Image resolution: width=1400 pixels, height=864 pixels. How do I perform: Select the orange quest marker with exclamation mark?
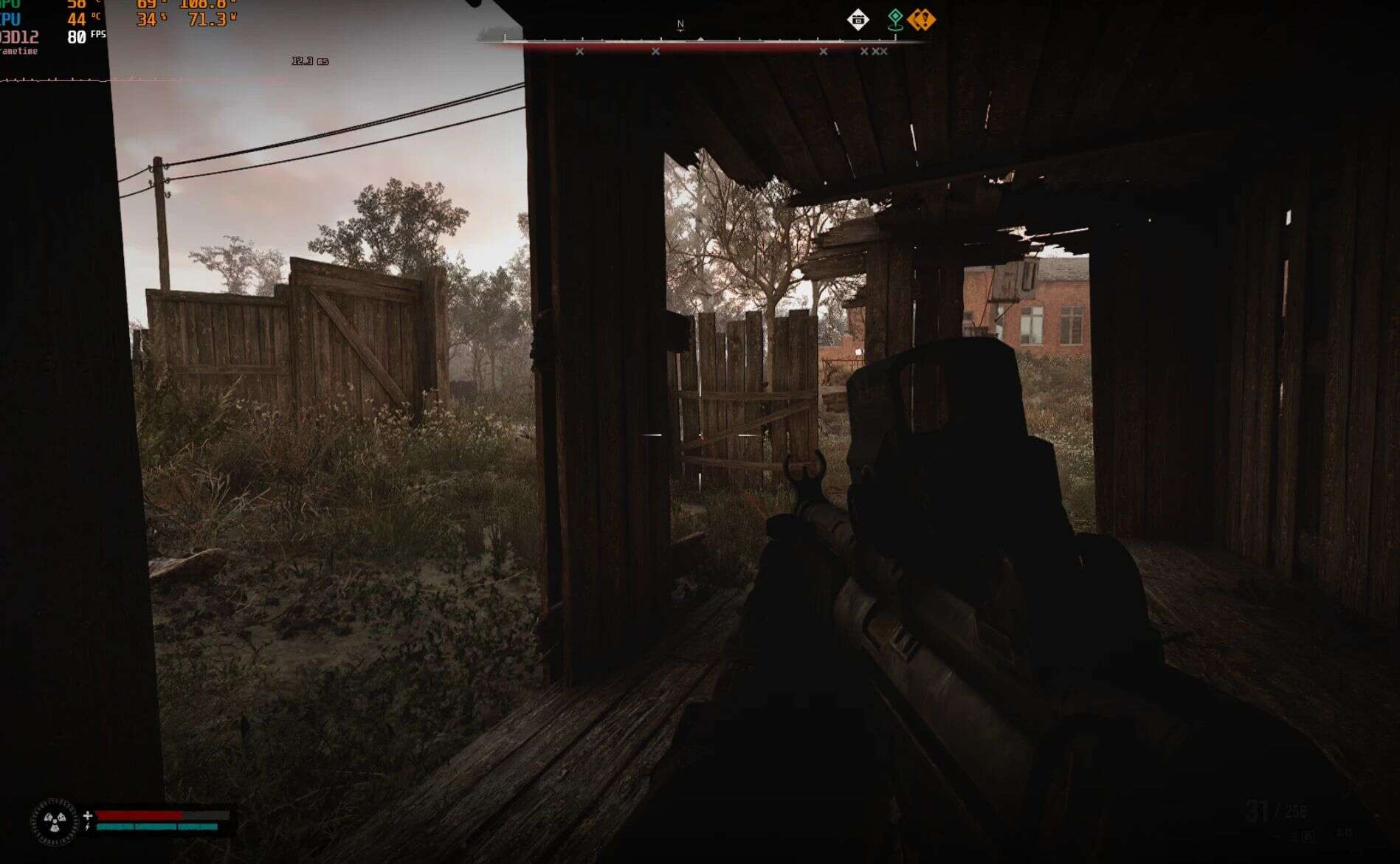click(921, 19)
